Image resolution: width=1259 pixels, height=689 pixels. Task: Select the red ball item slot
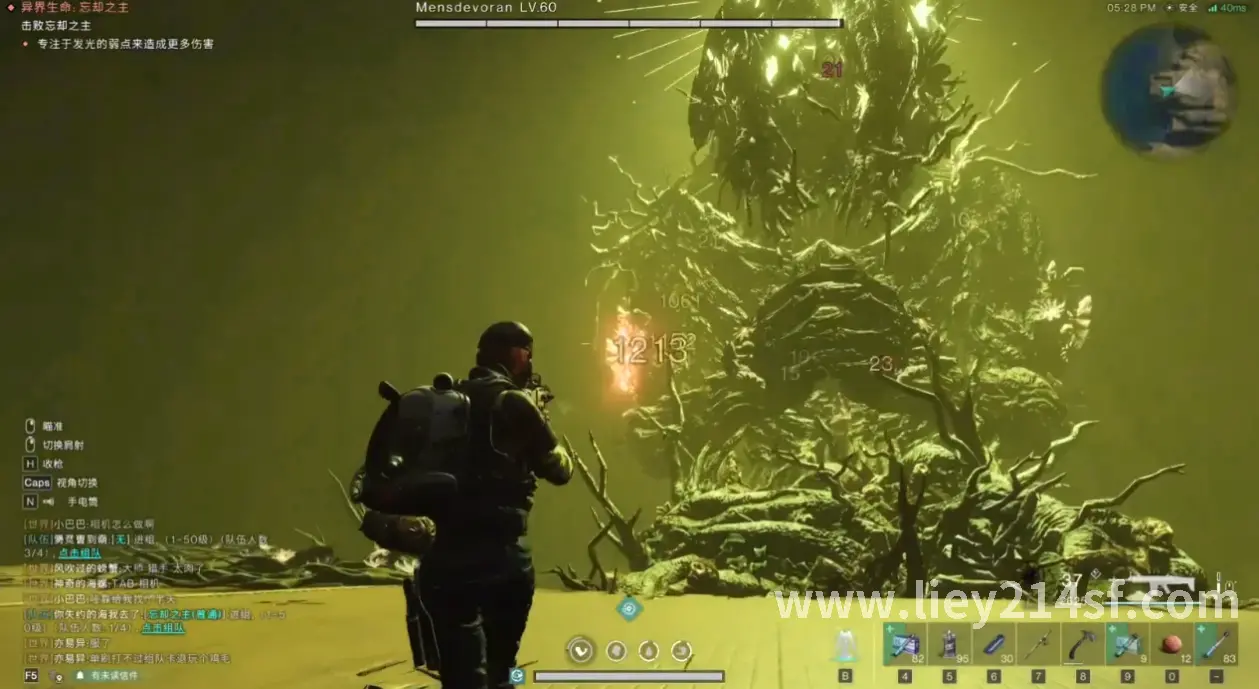[1170, 644]
